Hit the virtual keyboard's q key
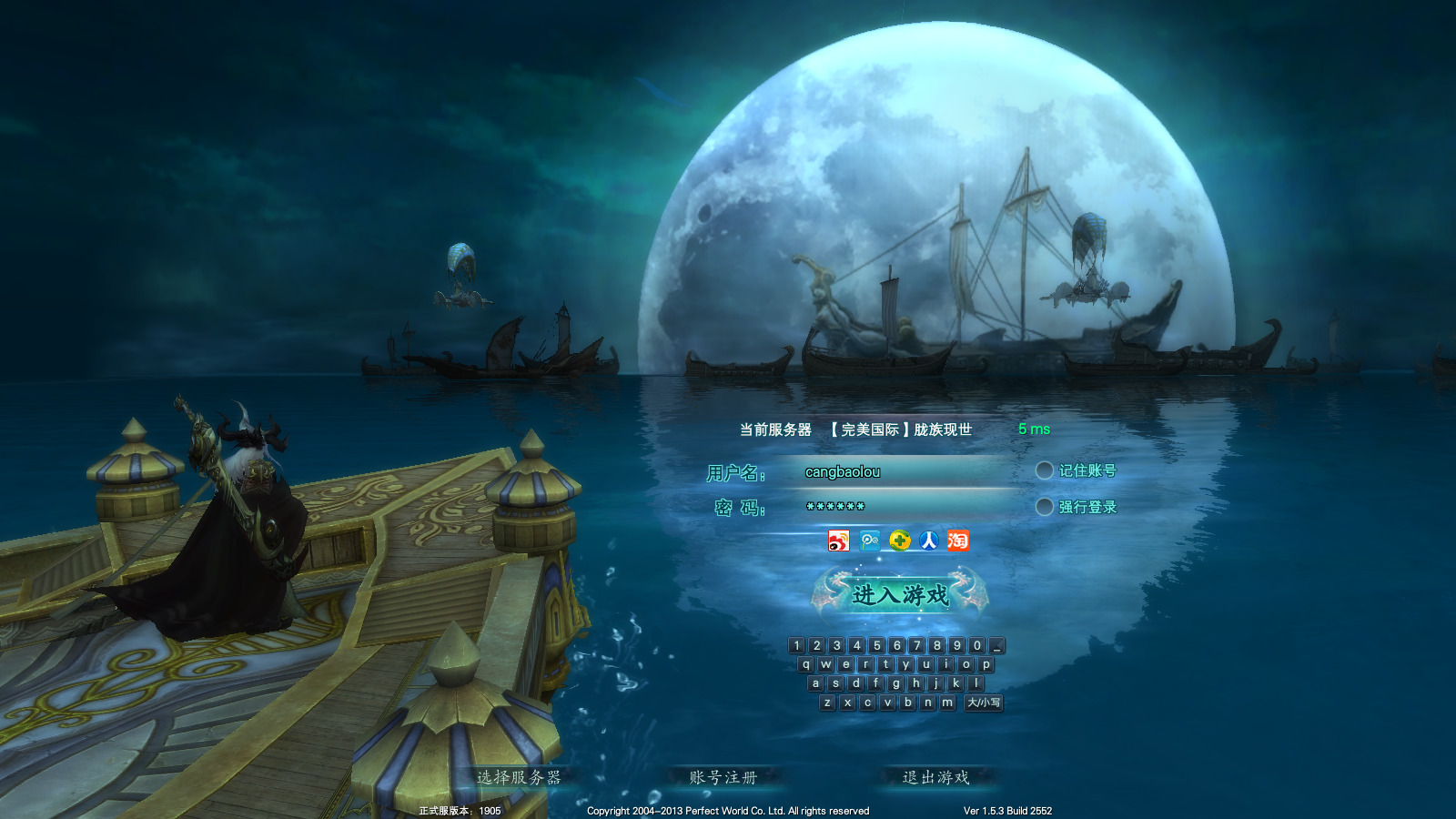This screenshot has height=819, width=1456. (806, 664)
